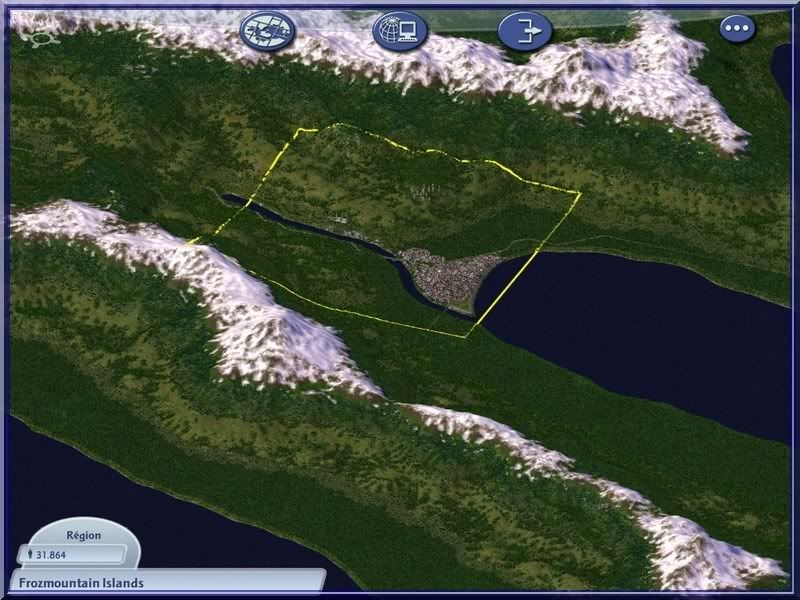Open the internet computer-and-globe menu

(393, 31)
